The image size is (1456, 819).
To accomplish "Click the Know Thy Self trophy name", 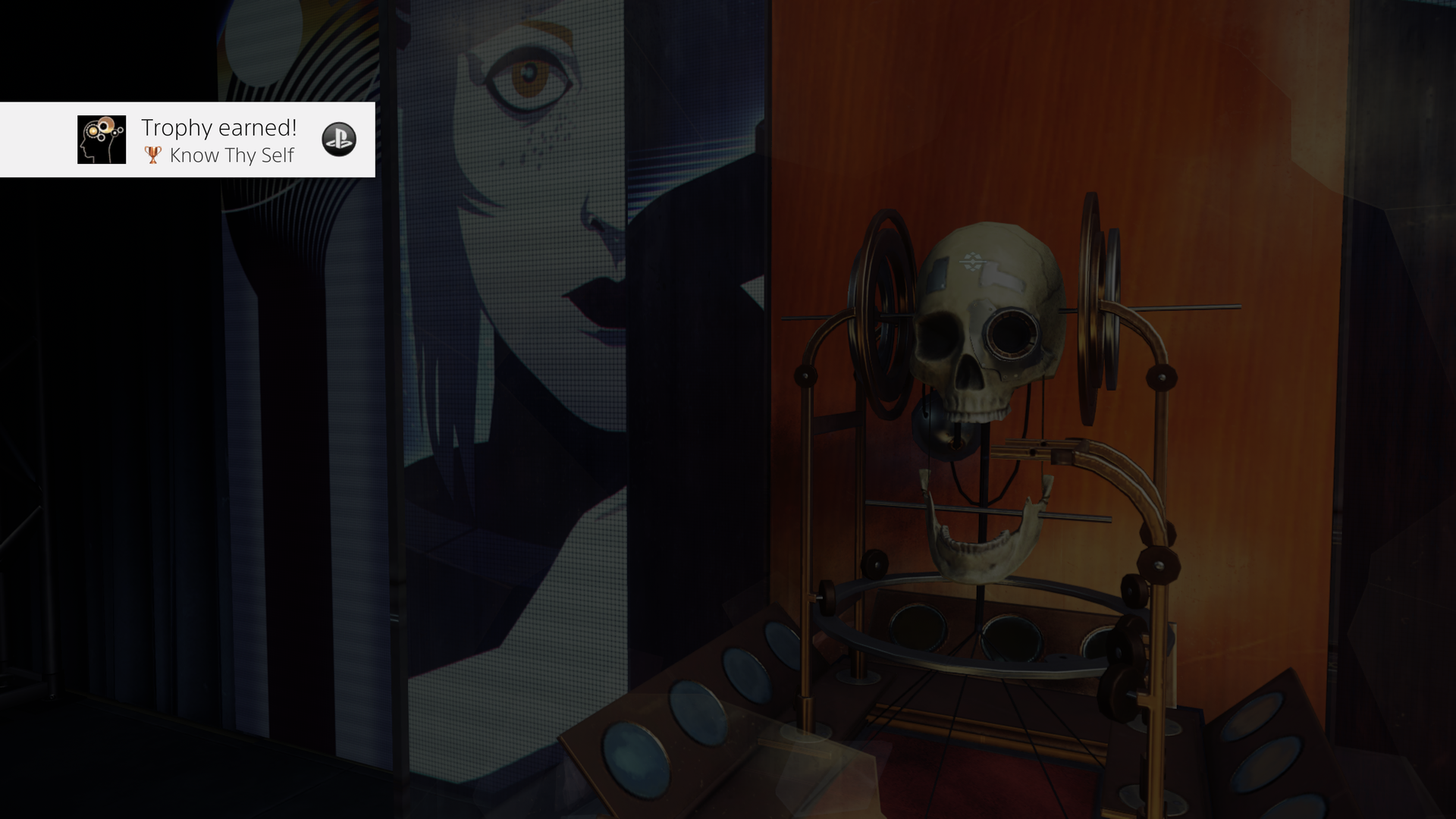I will pos(231,155).
